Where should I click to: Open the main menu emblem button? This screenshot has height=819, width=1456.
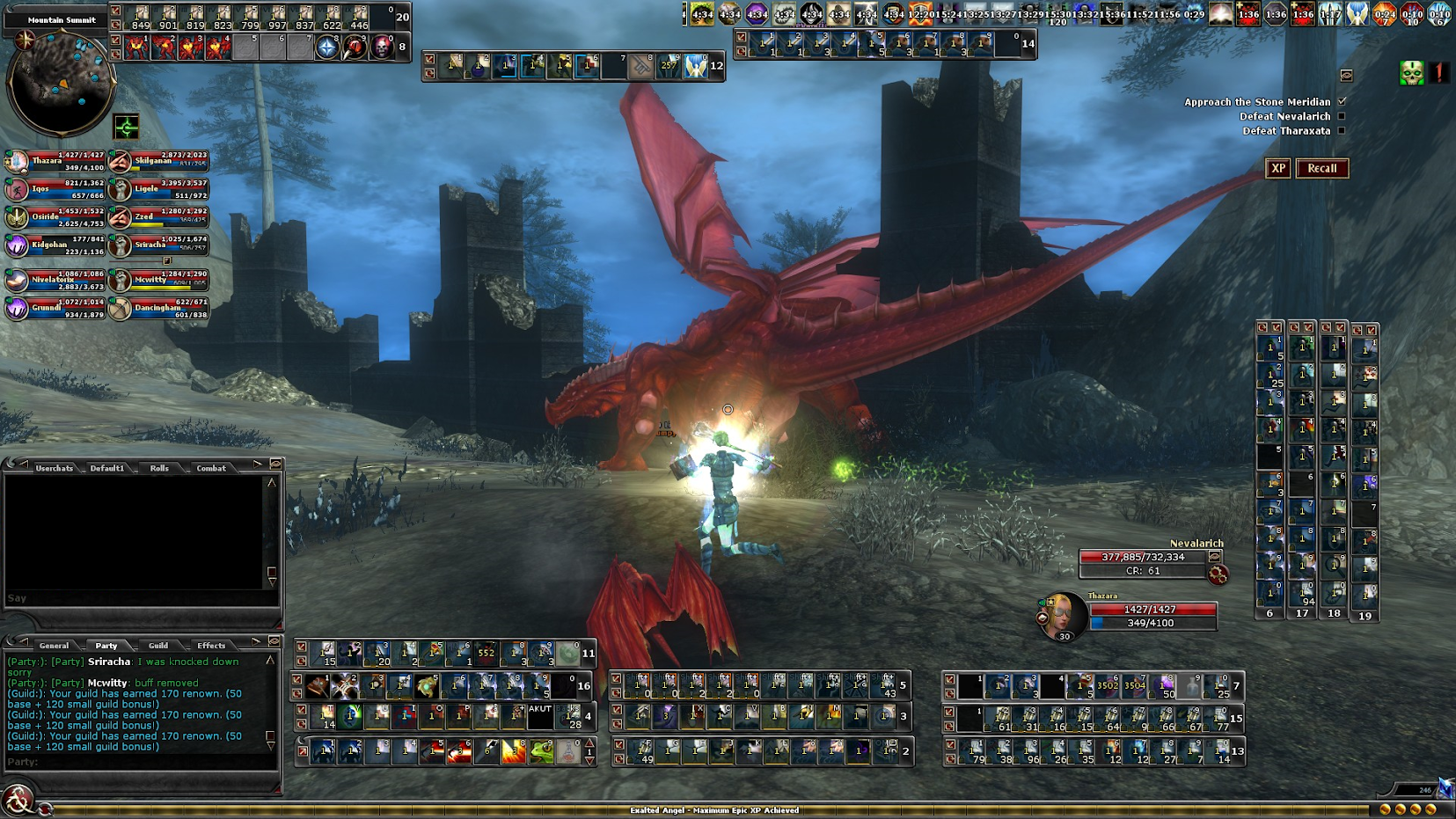18,801
